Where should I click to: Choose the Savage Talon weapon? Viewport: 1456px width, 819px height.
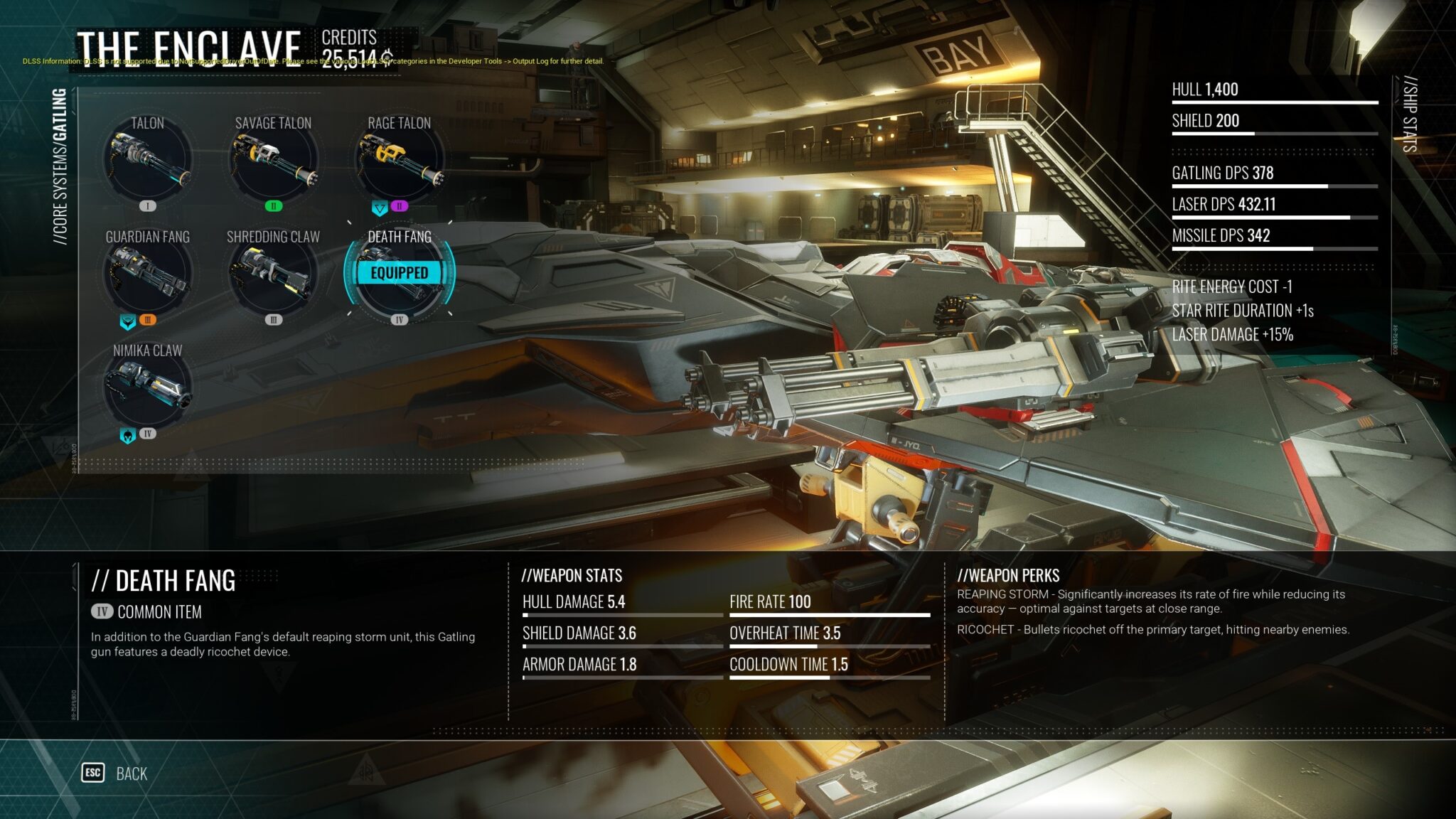pos(273,161)
